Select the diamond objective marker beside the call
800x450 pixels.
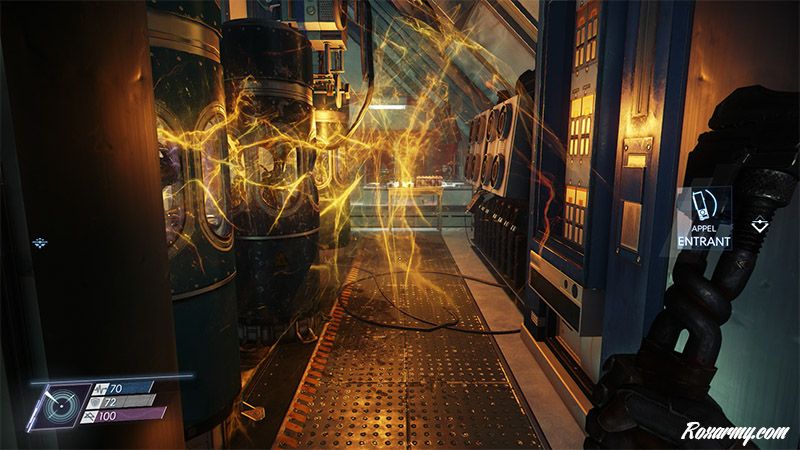click(x=759, y=226)
